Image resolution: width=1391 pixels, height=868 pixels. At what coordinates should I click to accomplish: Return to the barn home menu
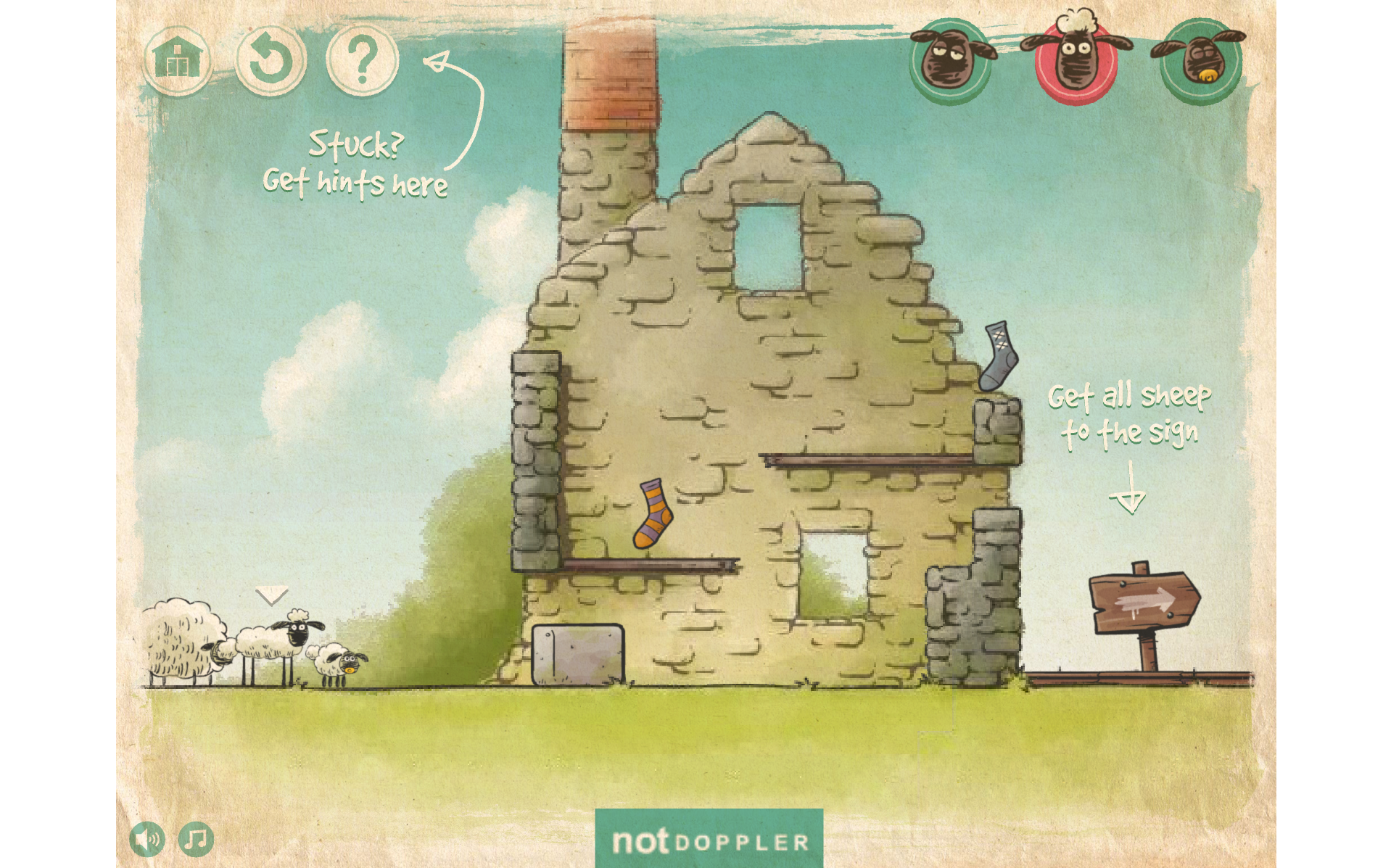click(x=178, y=60)
